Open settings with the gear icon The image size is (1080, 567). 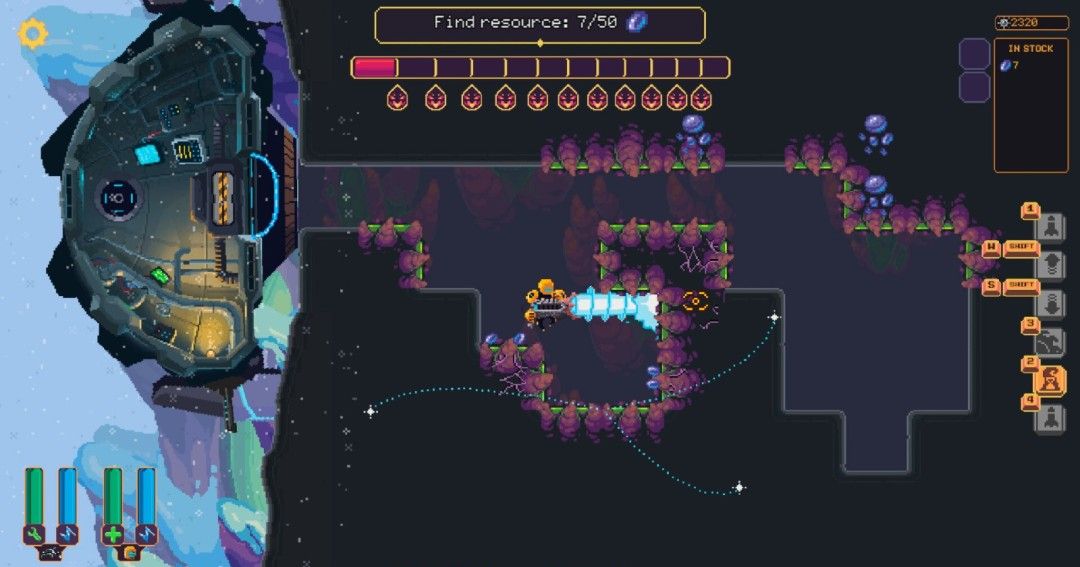click(x=33, y=35)
